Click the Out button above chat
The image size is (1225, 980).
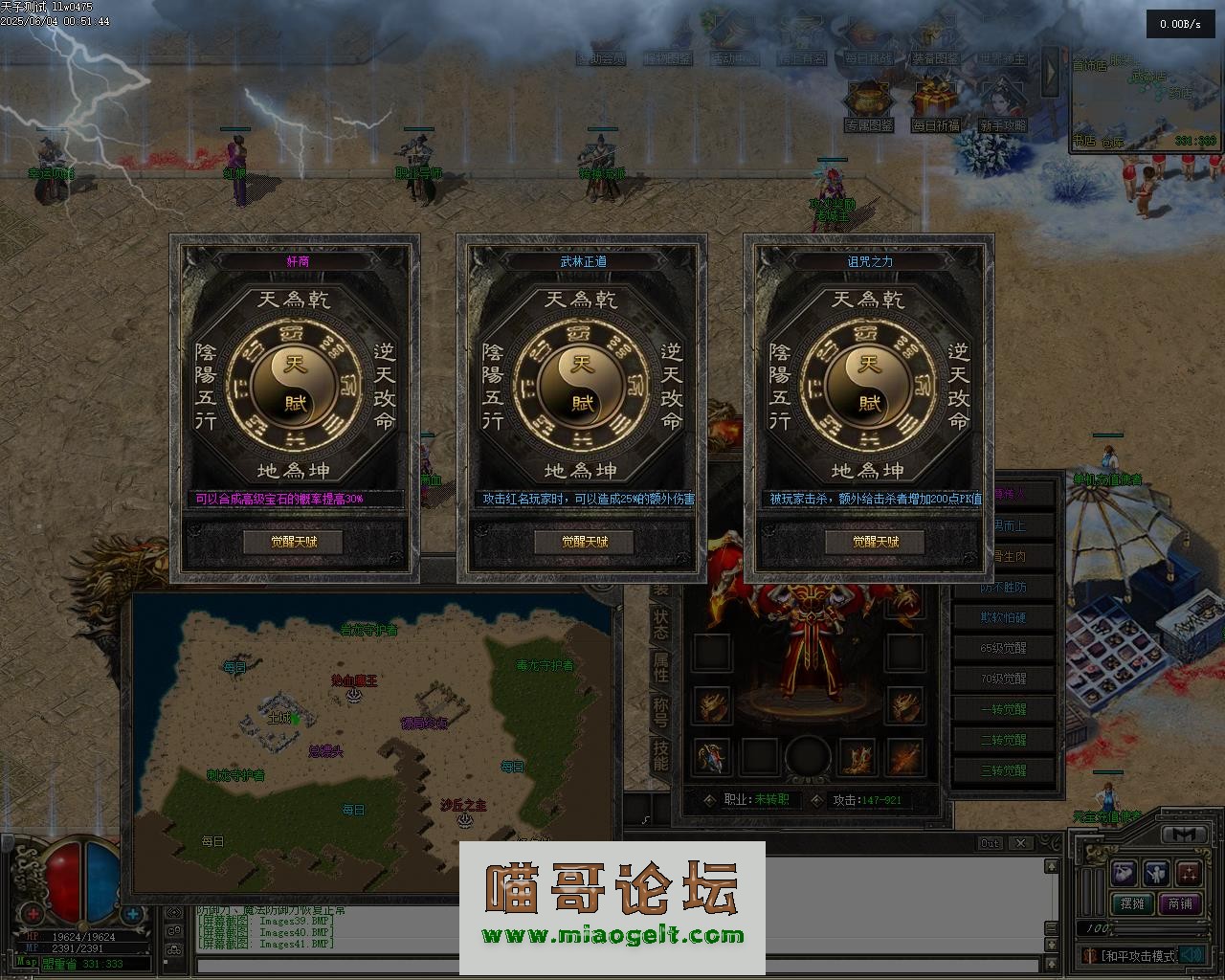pyautogui.click(x=991, y=843)
